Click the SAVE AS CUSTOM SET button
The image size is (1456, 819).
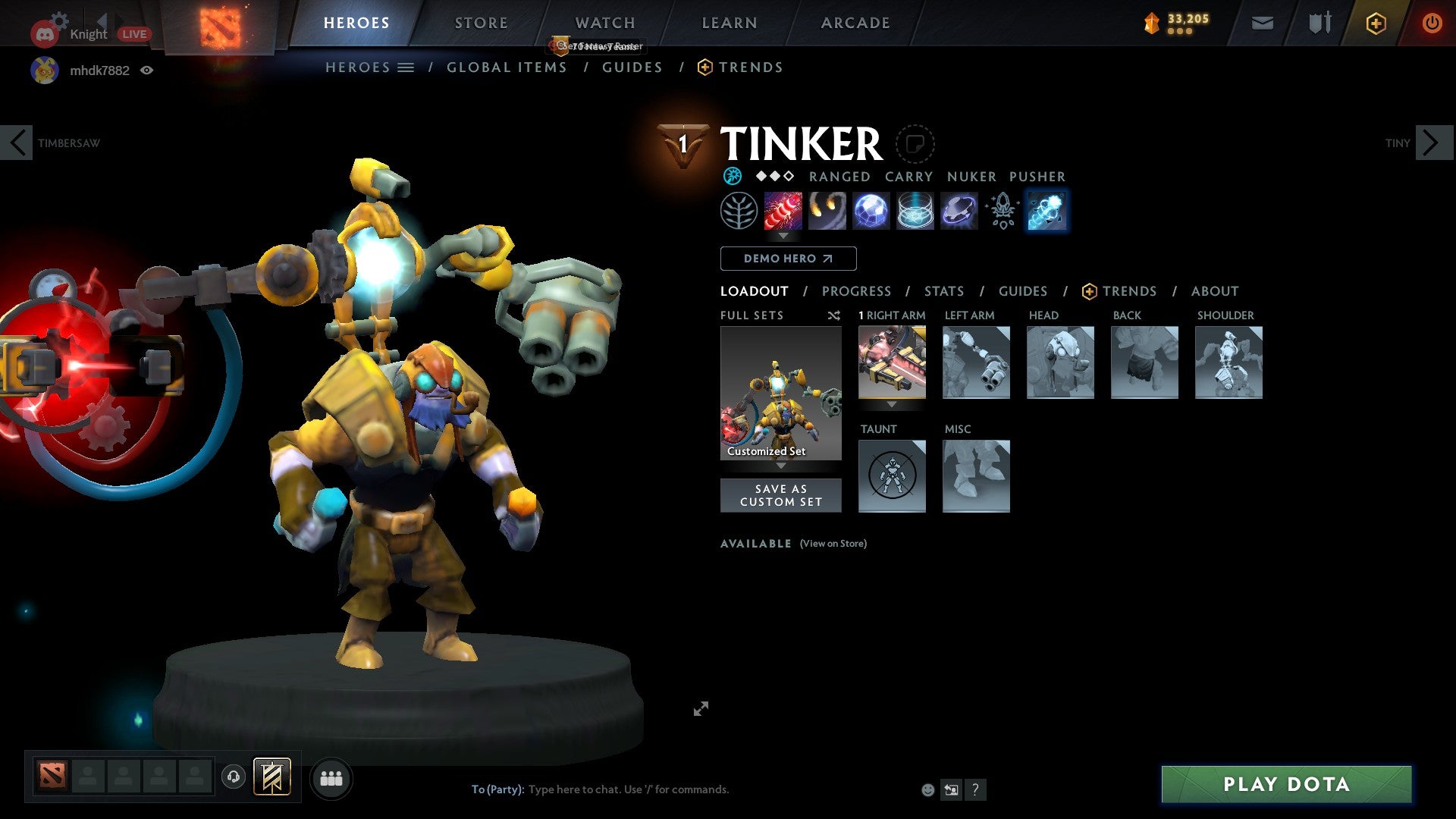(x=780, y=494)
